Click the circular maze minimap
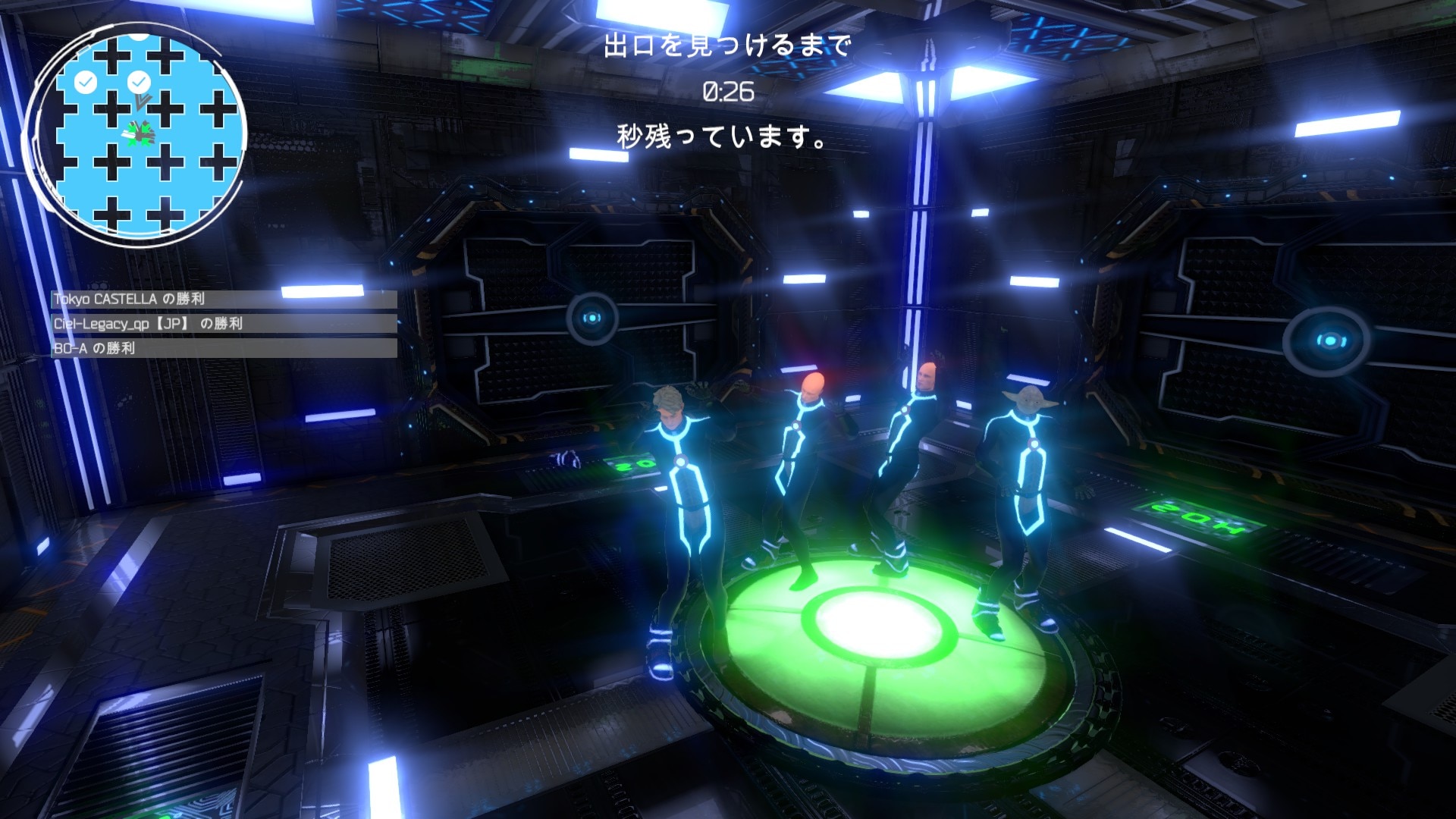Image resolution: width=1456 pixels, height=819 pixels. click(x=136, y=136)
